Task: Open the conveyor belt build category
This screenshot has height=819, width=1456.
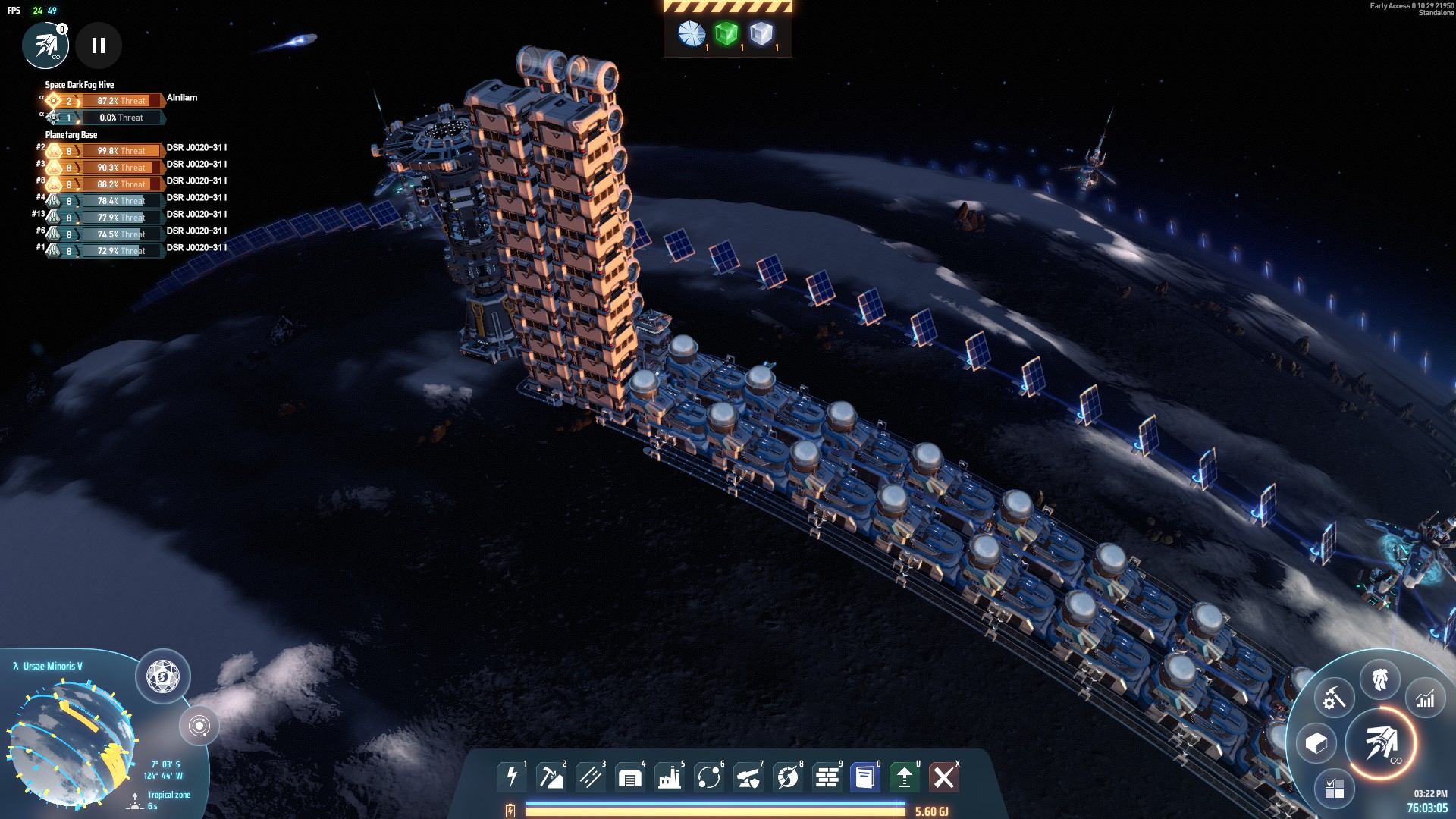Action: point(591,777)
